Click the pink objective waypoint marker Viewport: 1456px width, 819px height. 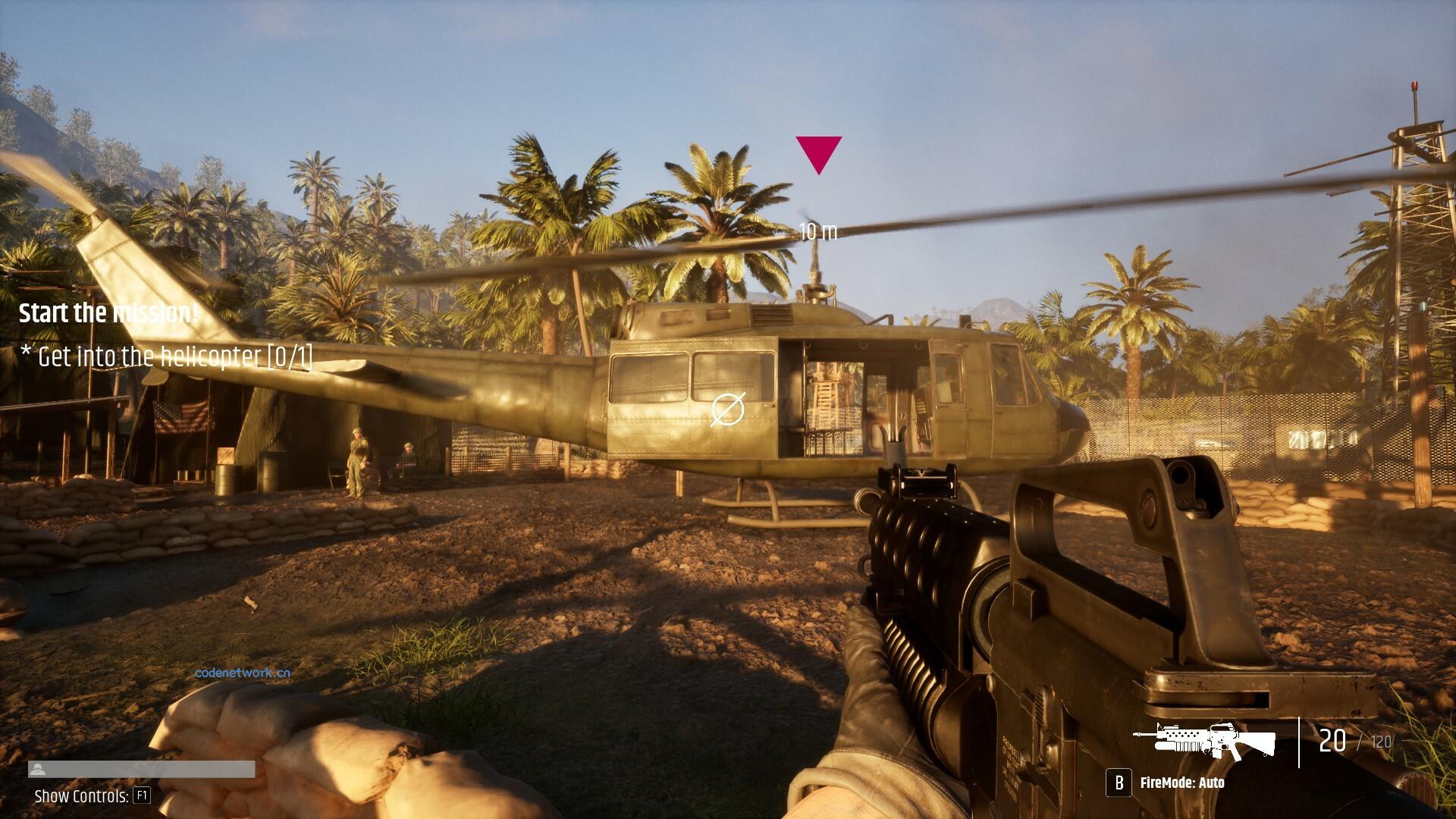818,152
